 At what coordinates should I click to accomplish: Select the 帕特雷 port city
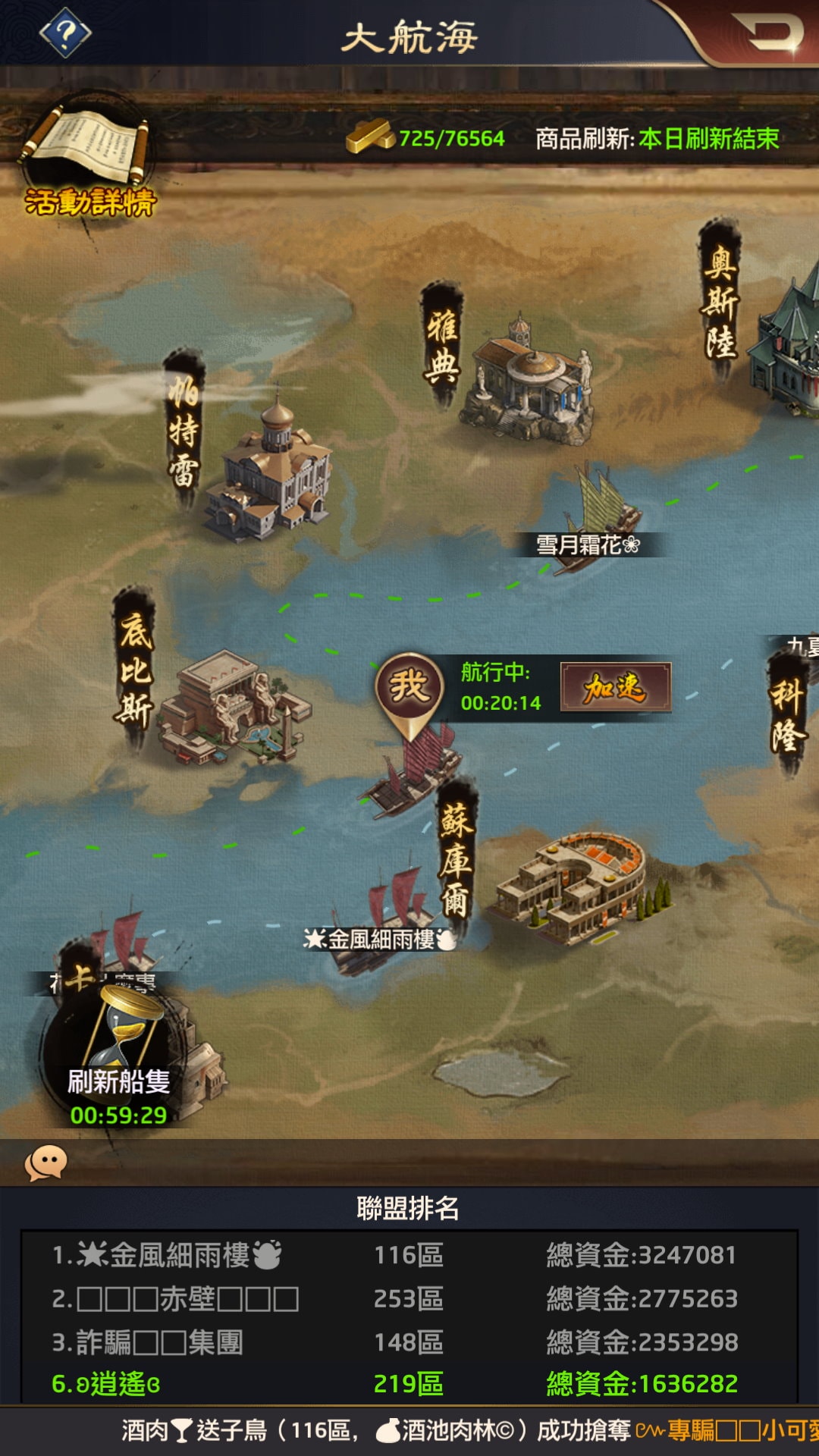[x=269, y=474]
